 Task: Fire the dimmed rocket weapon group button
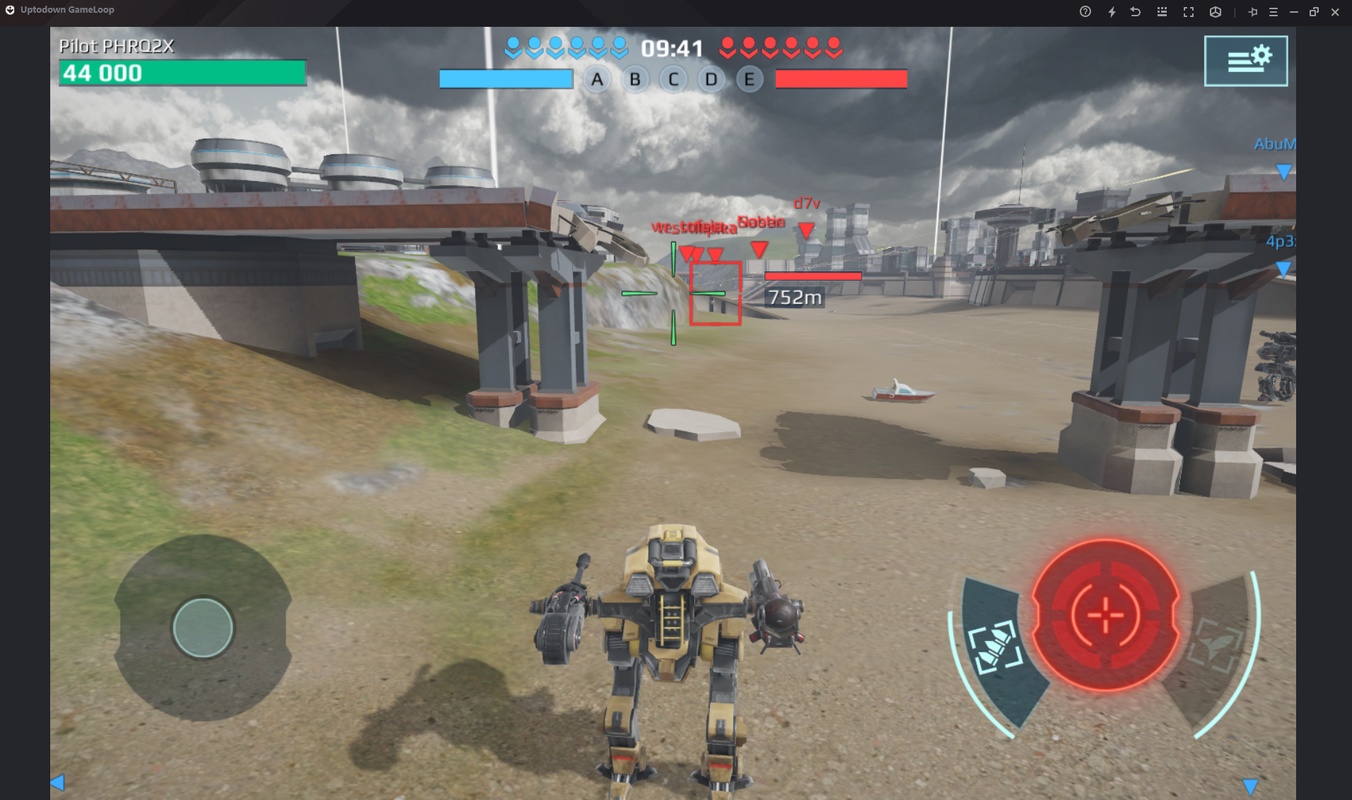[x=1215, y=645]
